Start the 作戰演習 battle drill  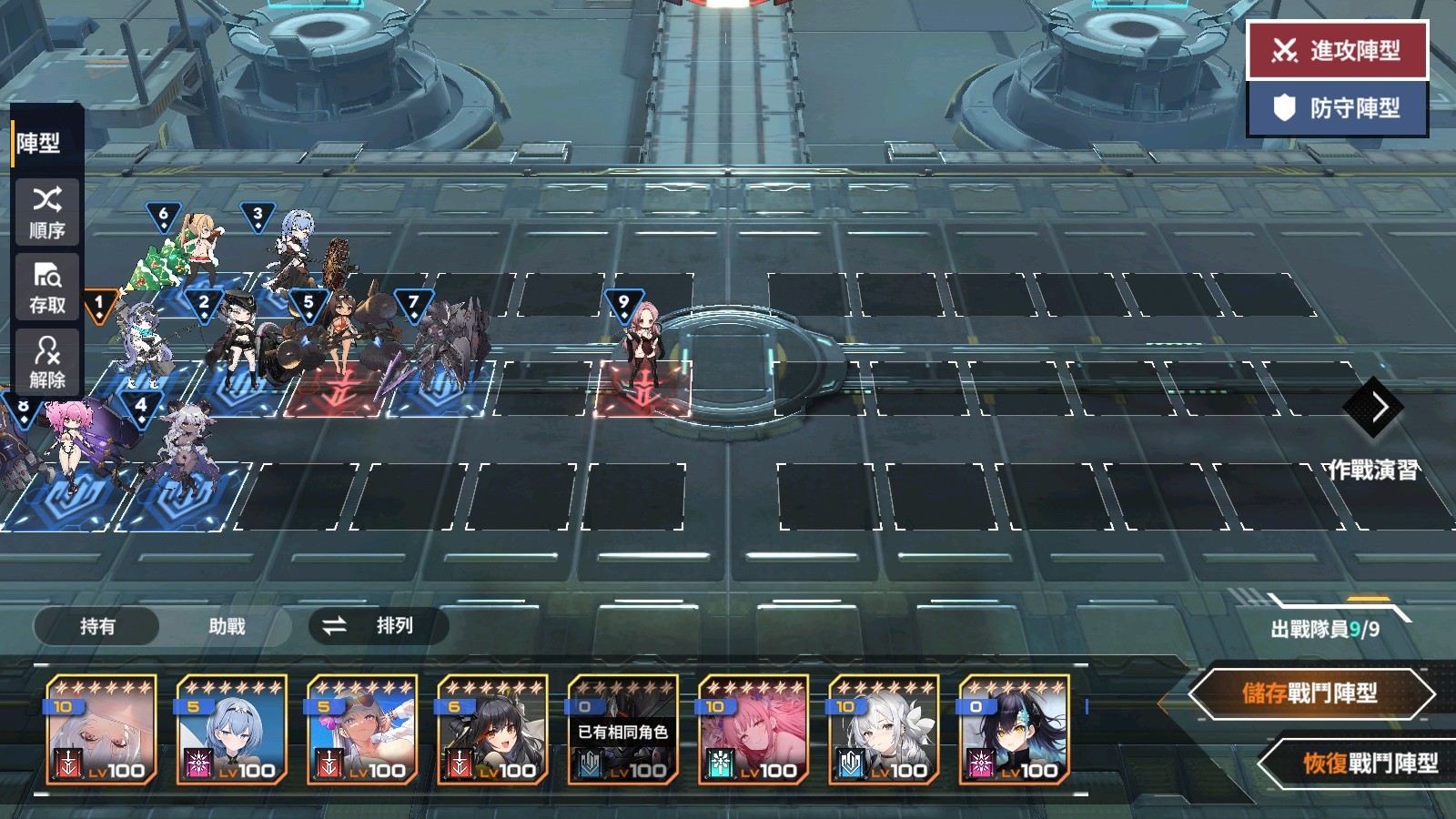[1376, 428]
